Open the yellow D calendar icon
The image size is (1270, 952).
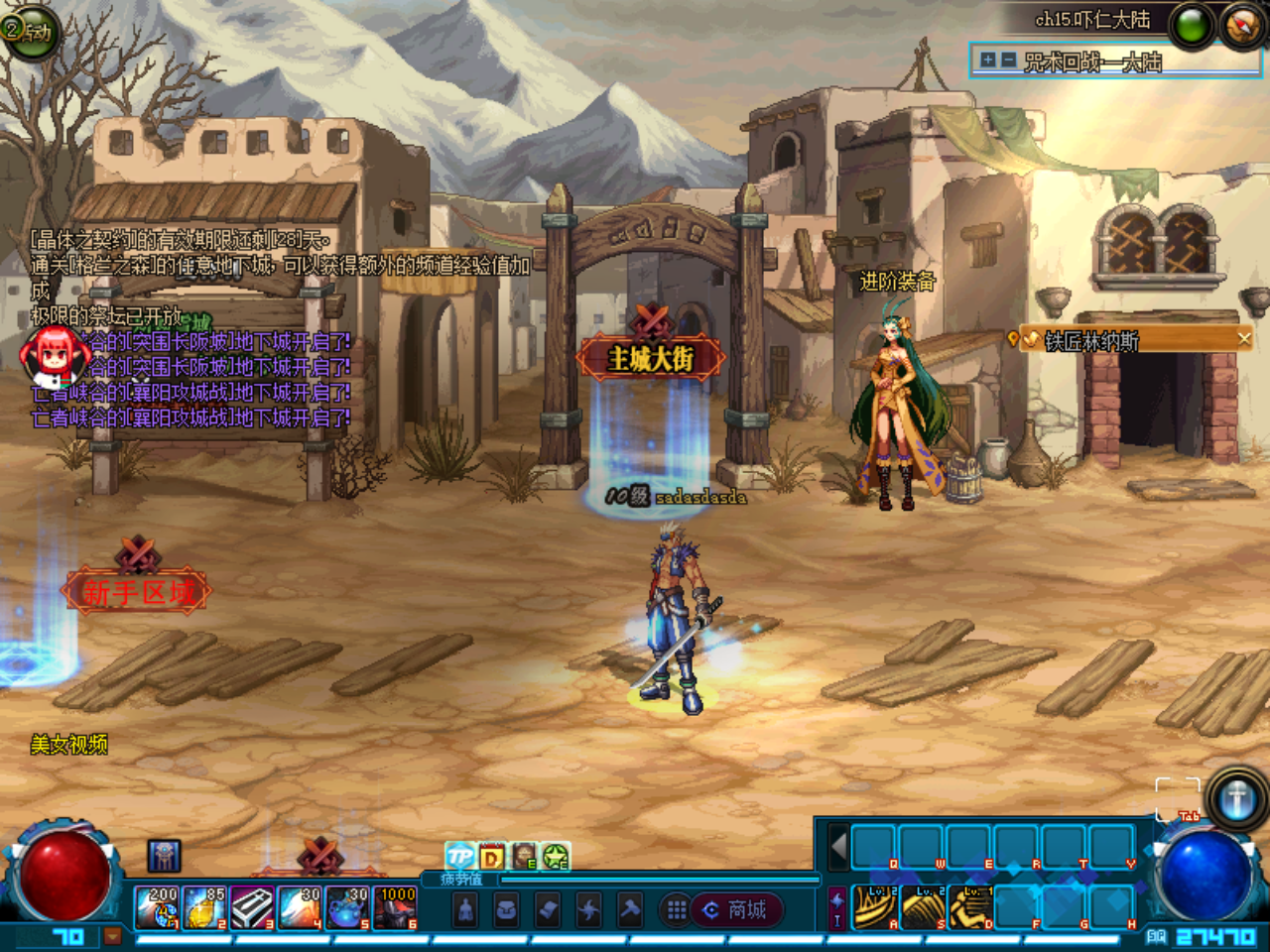coord(491,856)
